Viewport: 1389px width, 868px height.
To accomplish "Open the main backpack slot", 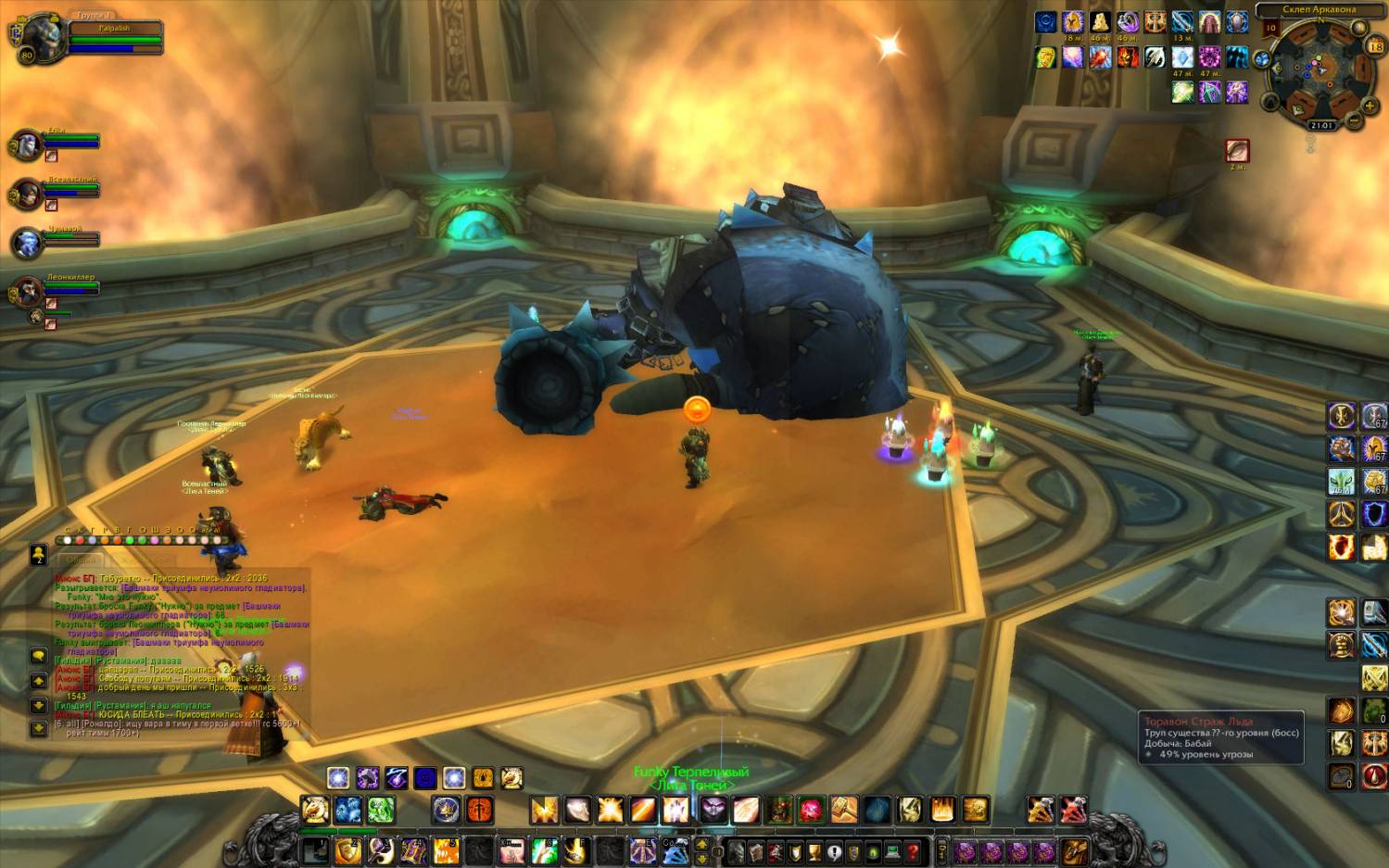I will click(1074, 850).
